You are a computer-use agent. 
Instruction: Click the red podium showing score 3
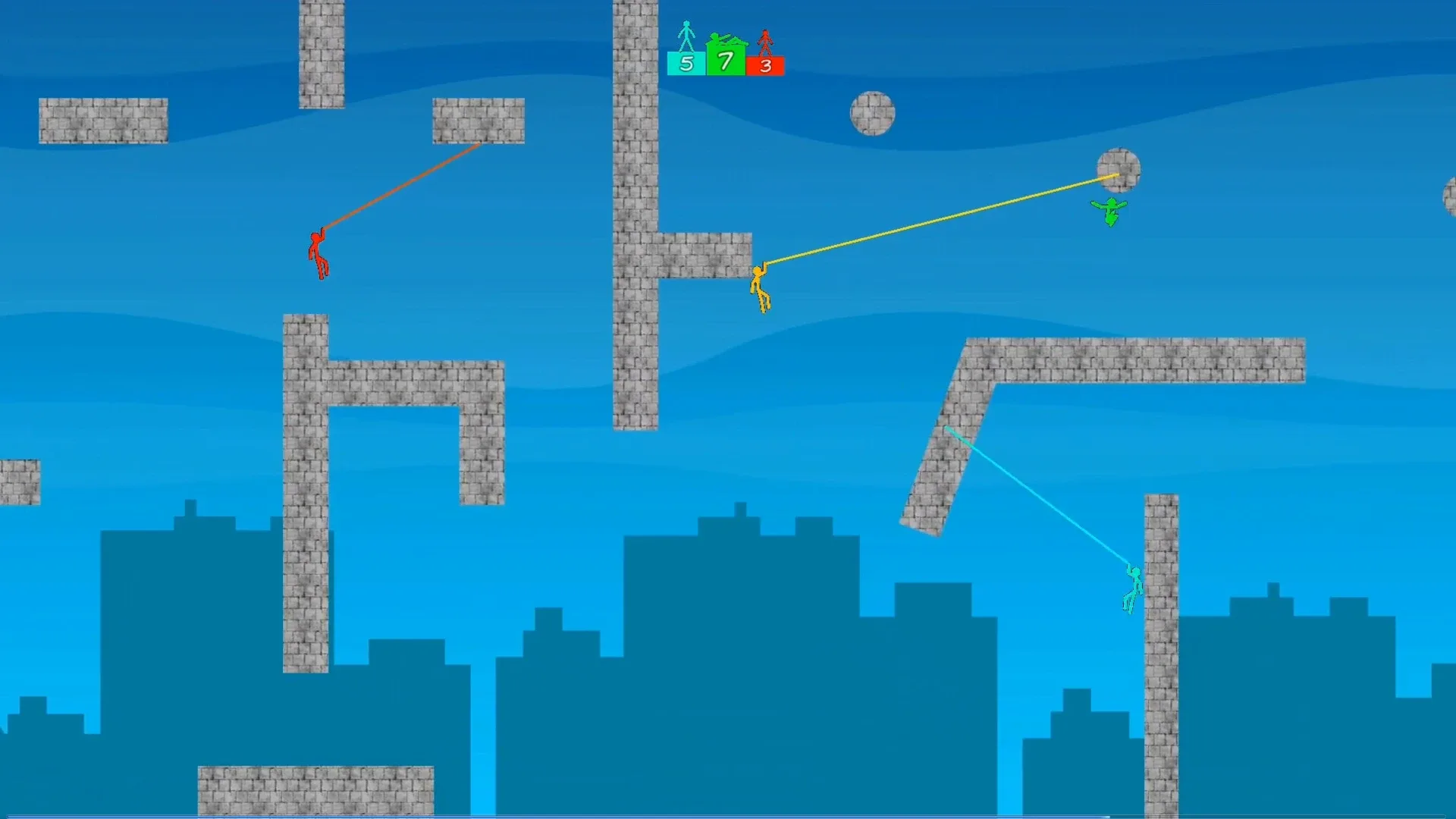pyautogui.click(x=765, y=67)
